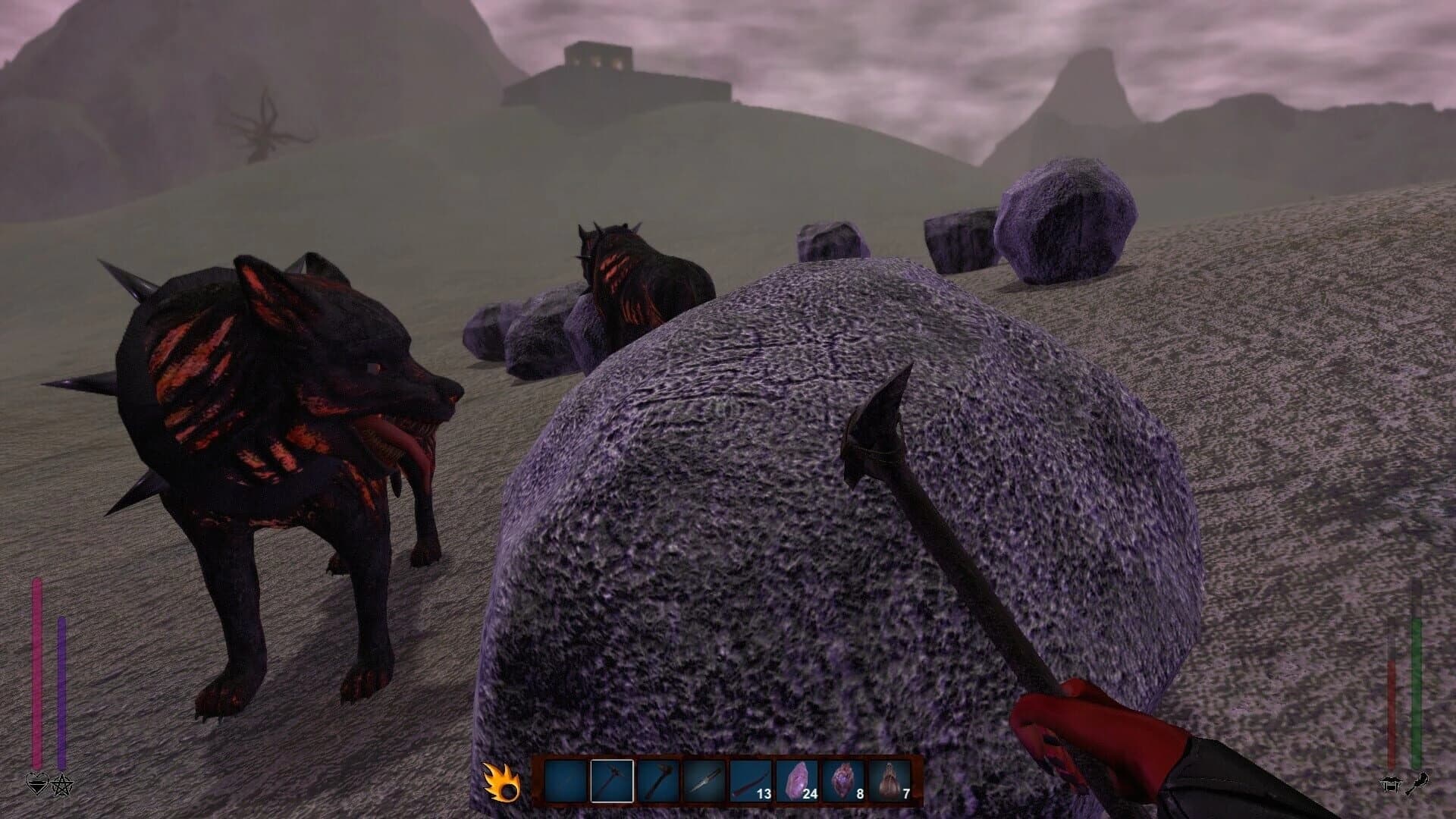This screenshot has width=1456, height=819.
Task: Select the war hammer in the hotbar
Action: (611, 780)
